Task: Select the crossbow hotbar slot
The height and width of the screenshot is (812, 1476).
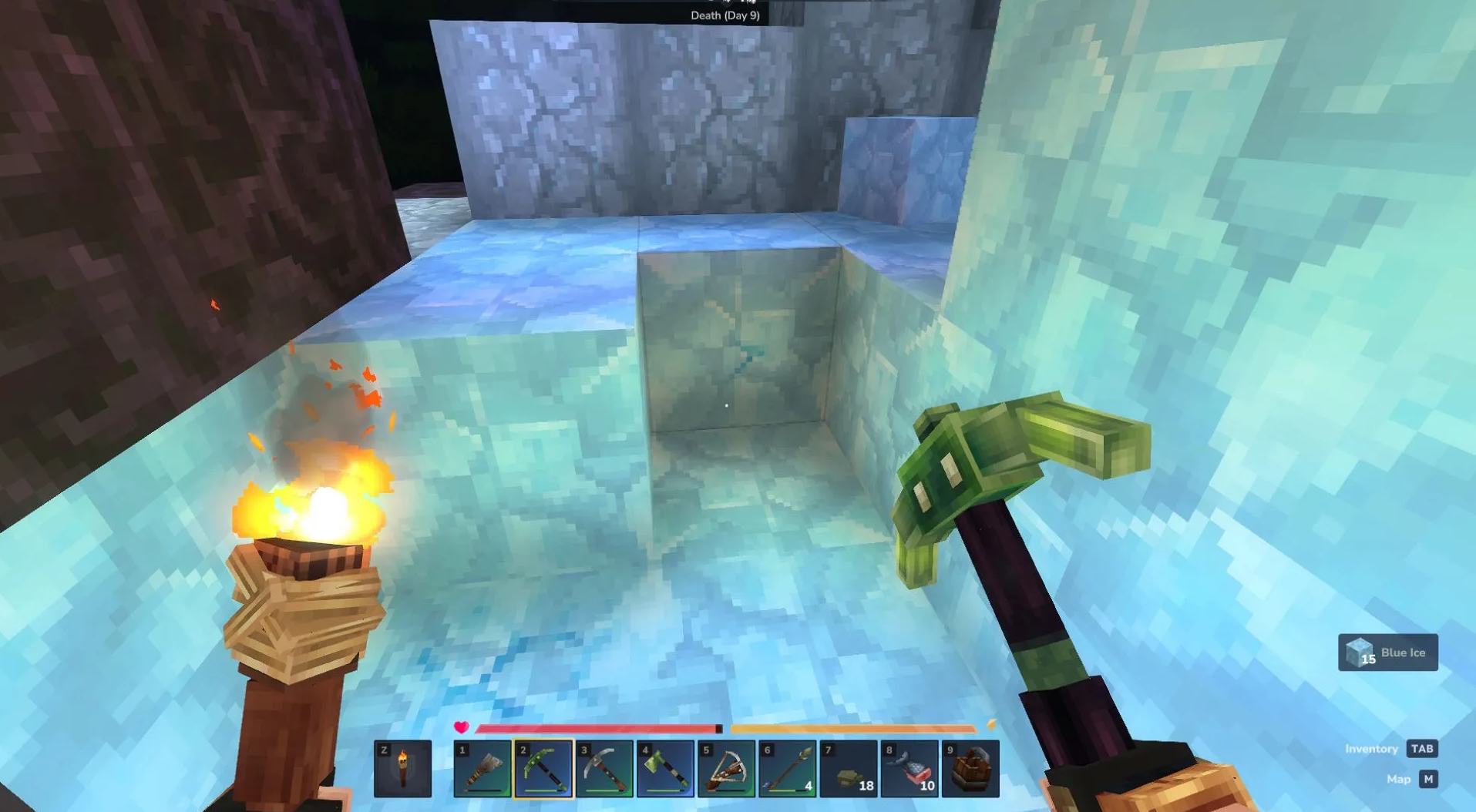Action: coord(726,768)
